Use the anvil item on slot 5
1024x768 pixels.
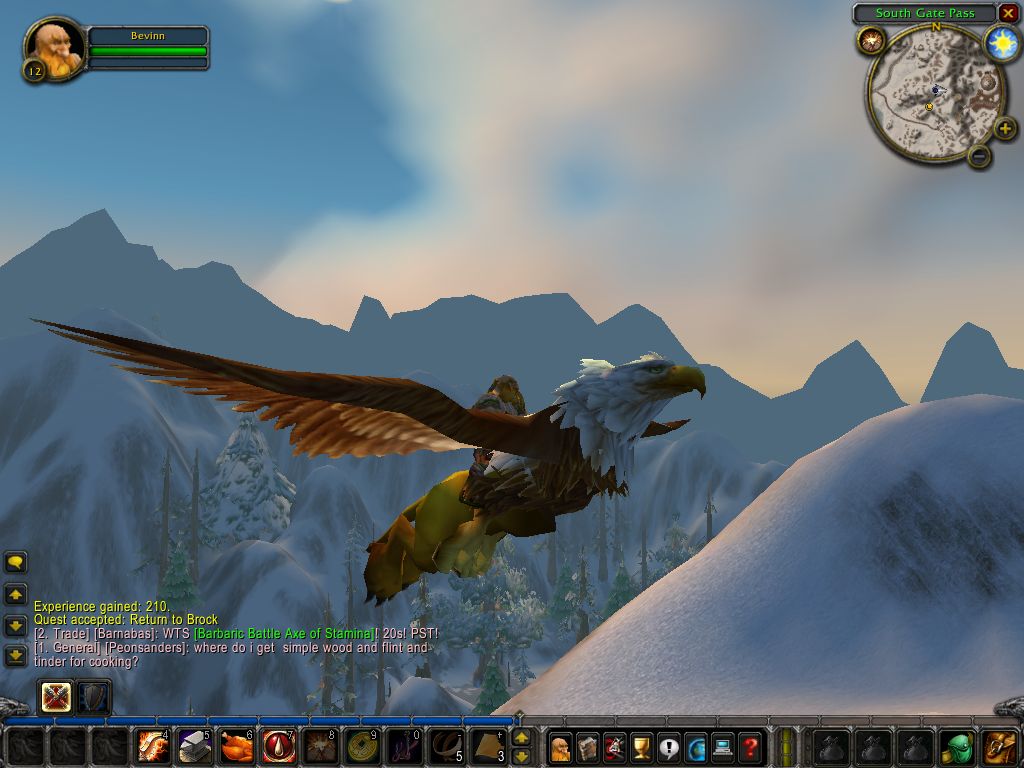click(195, 746)
